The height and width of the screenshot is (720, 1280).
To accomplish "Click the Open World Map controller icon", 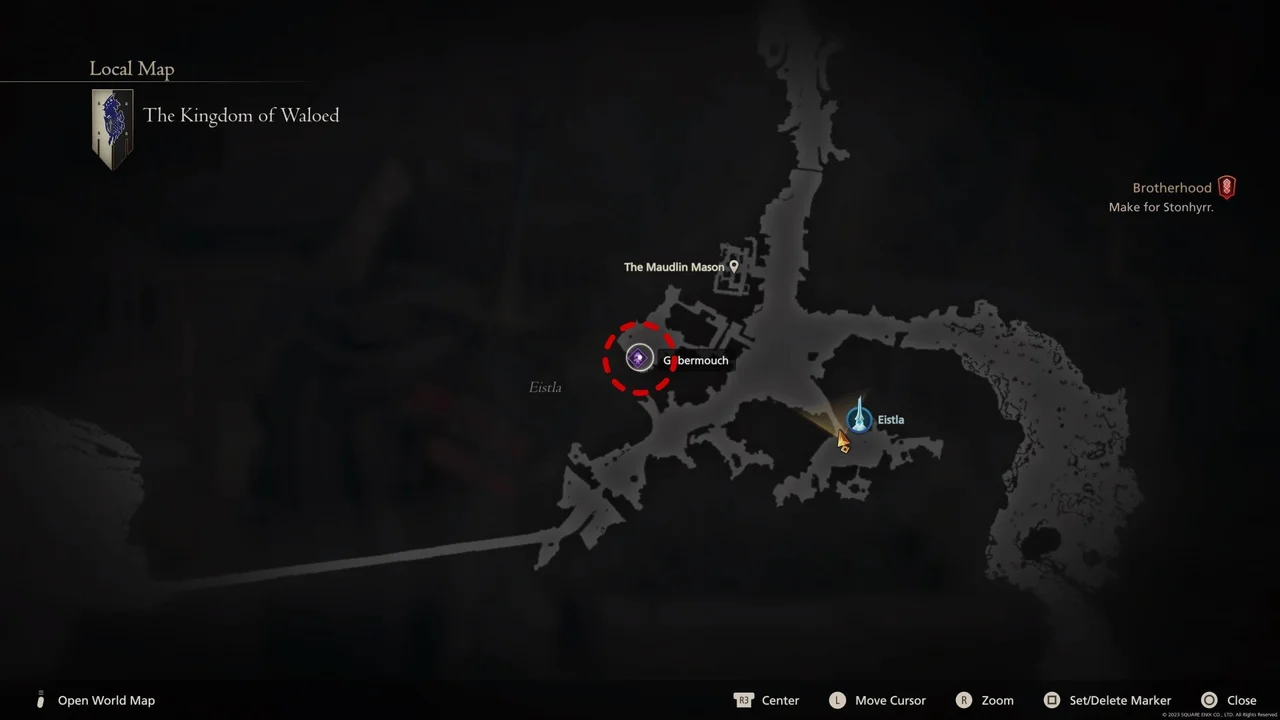I will (x=40, y=700).
